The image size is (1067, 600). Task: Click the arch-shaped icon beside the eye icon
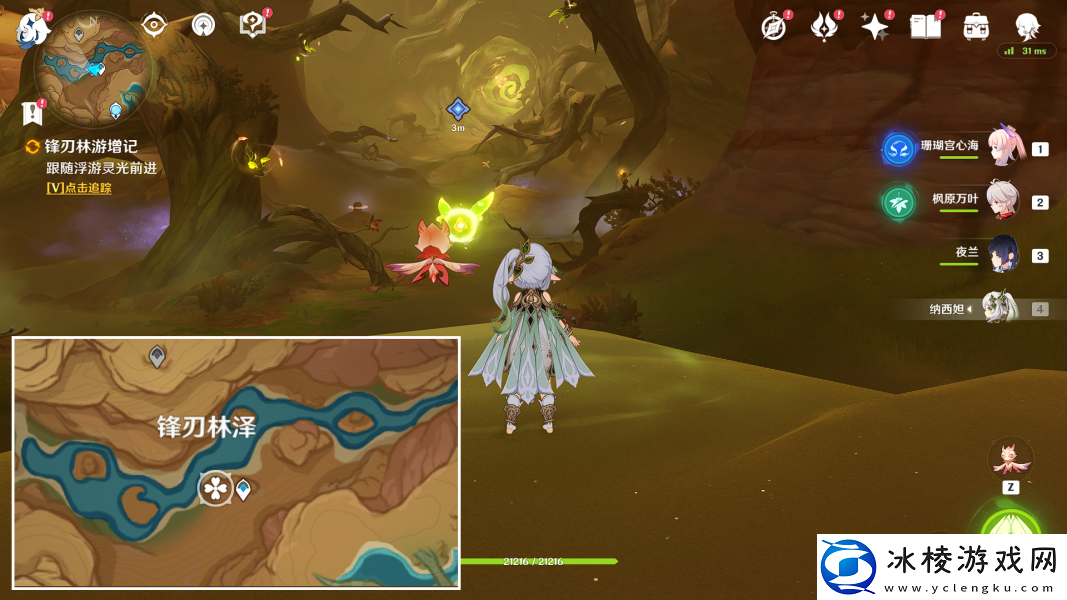[x=203, y=25]
